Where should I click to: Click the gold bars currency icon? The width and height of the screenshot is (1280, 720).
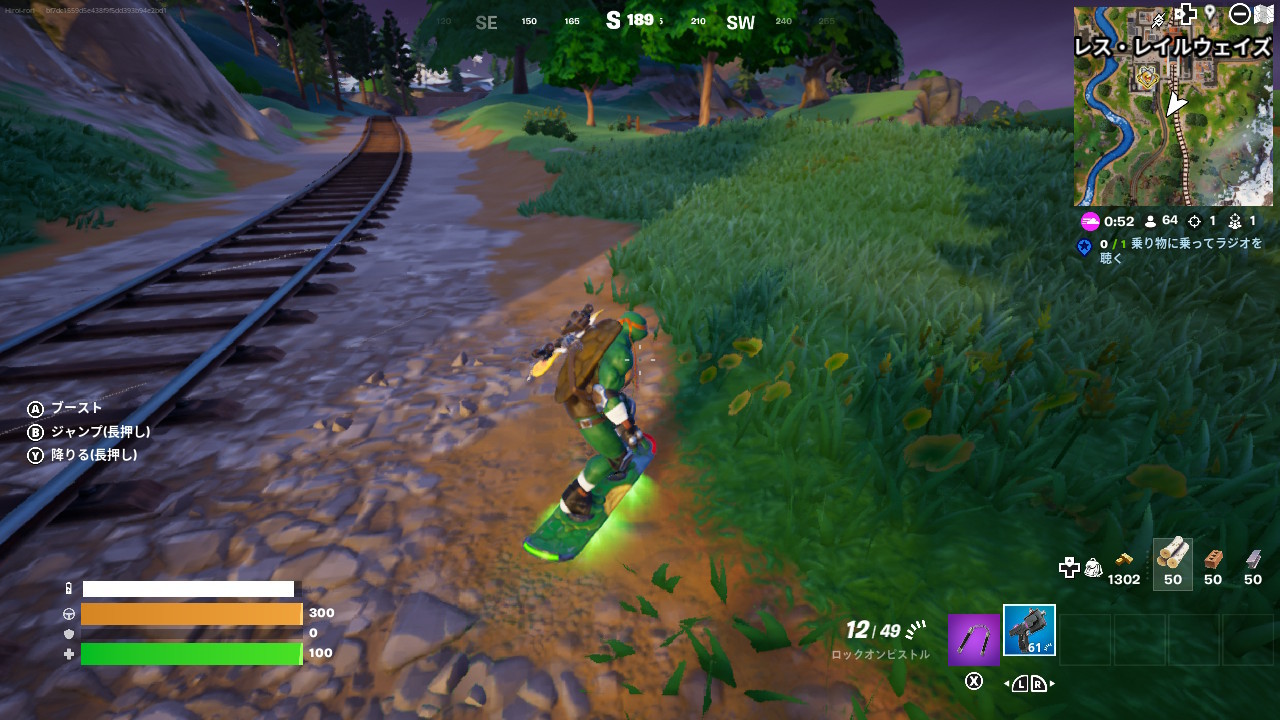coord(1124,558)
